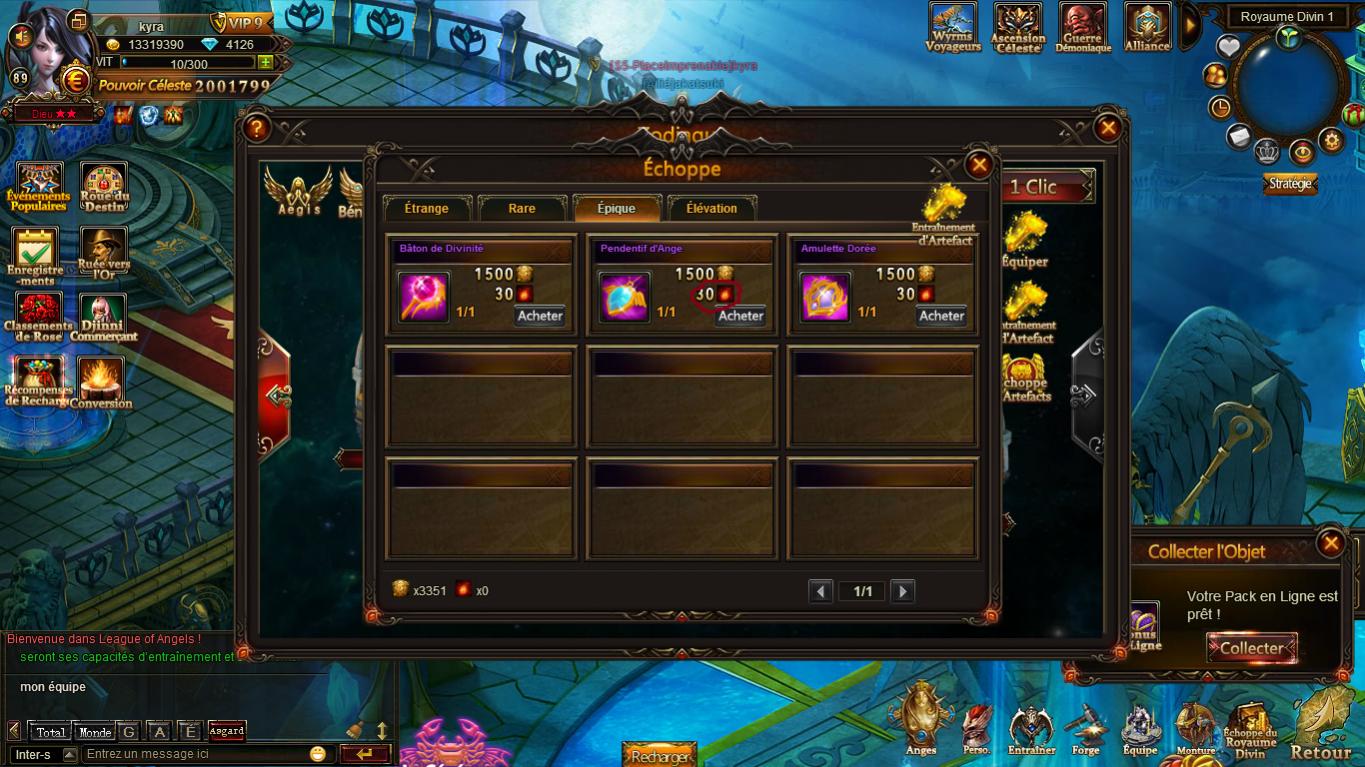This screenshot has height=767, width=1365.
Task: Go to the next shop page
Action: pos(902,591)
